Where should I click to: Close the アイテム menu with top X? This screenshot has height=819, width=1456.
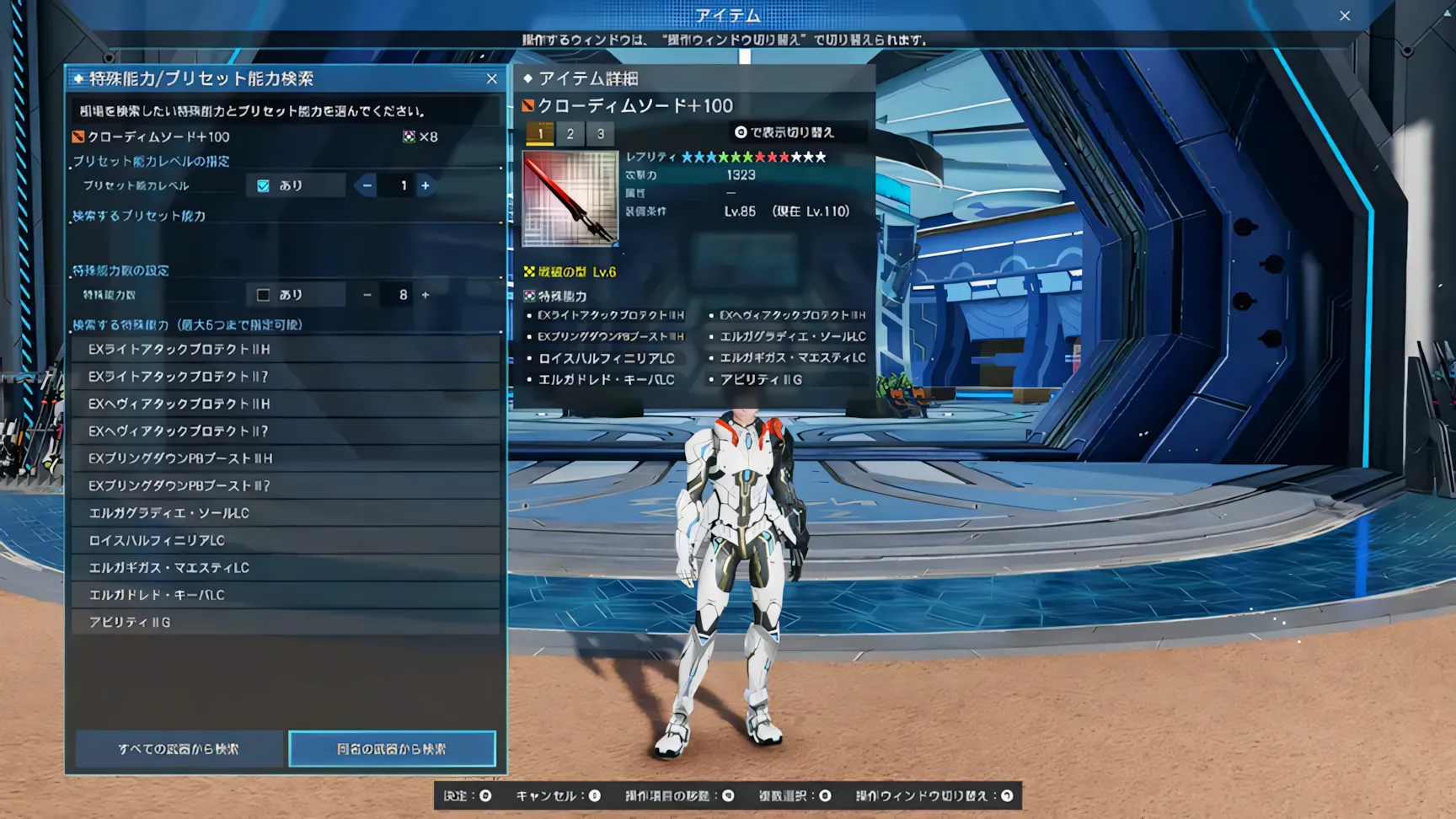(x=1345, y=16)
